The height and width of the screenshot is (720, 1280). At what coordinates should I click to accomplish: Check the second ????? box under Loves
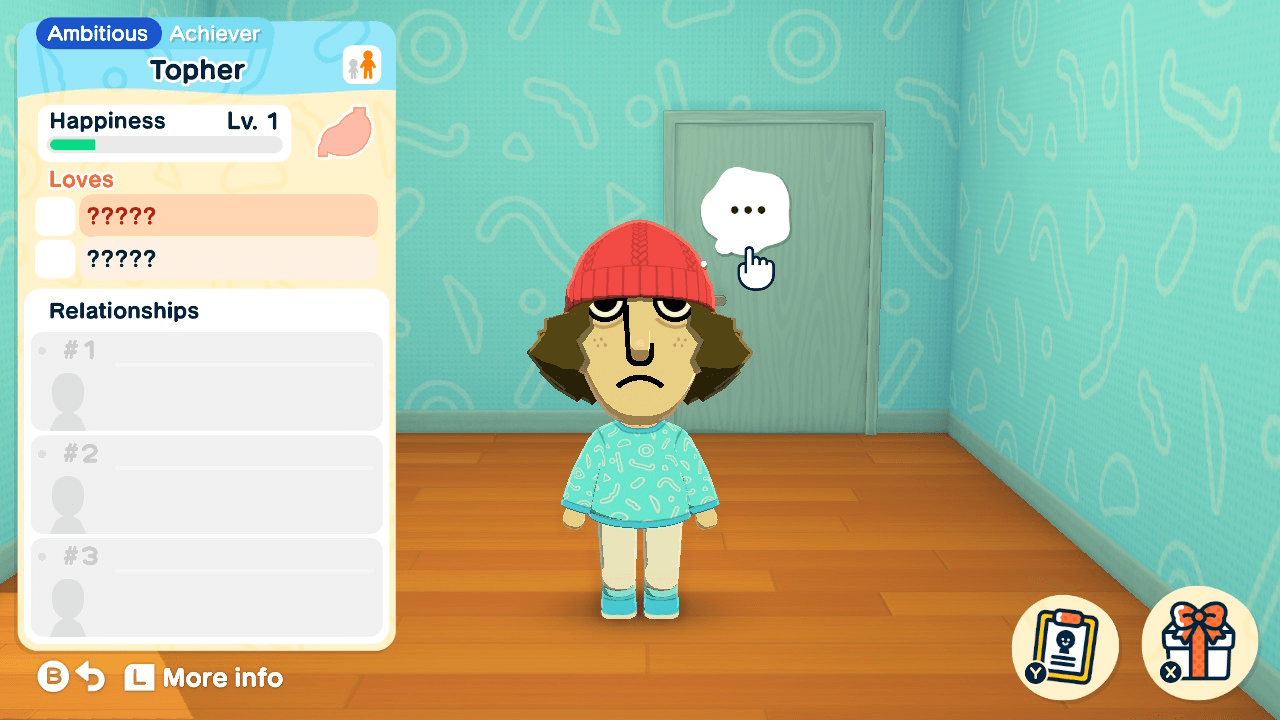pyautogui.click(x=55, y=258)
